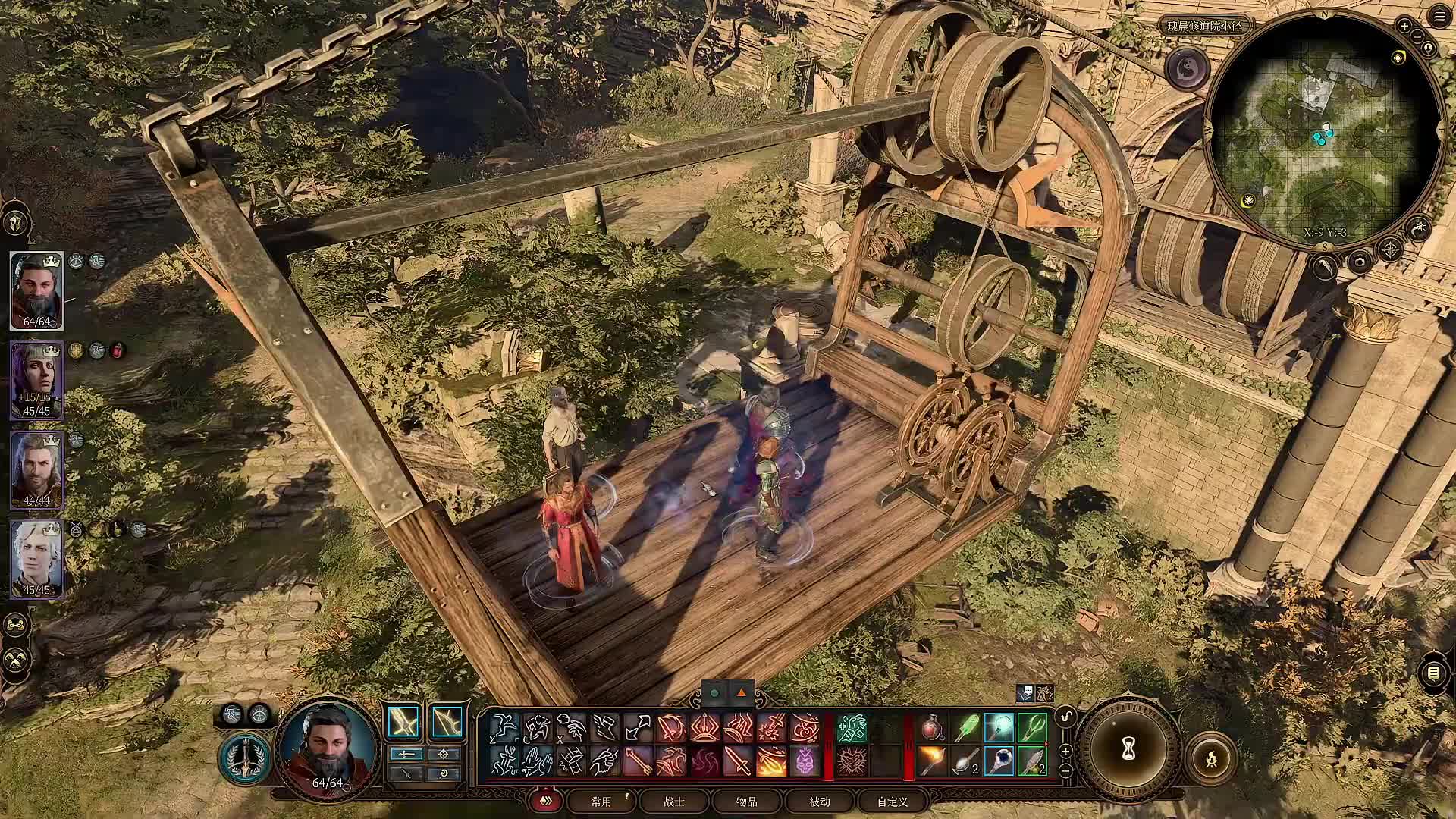Click the hourglass end turn button

pos(1128,749)
